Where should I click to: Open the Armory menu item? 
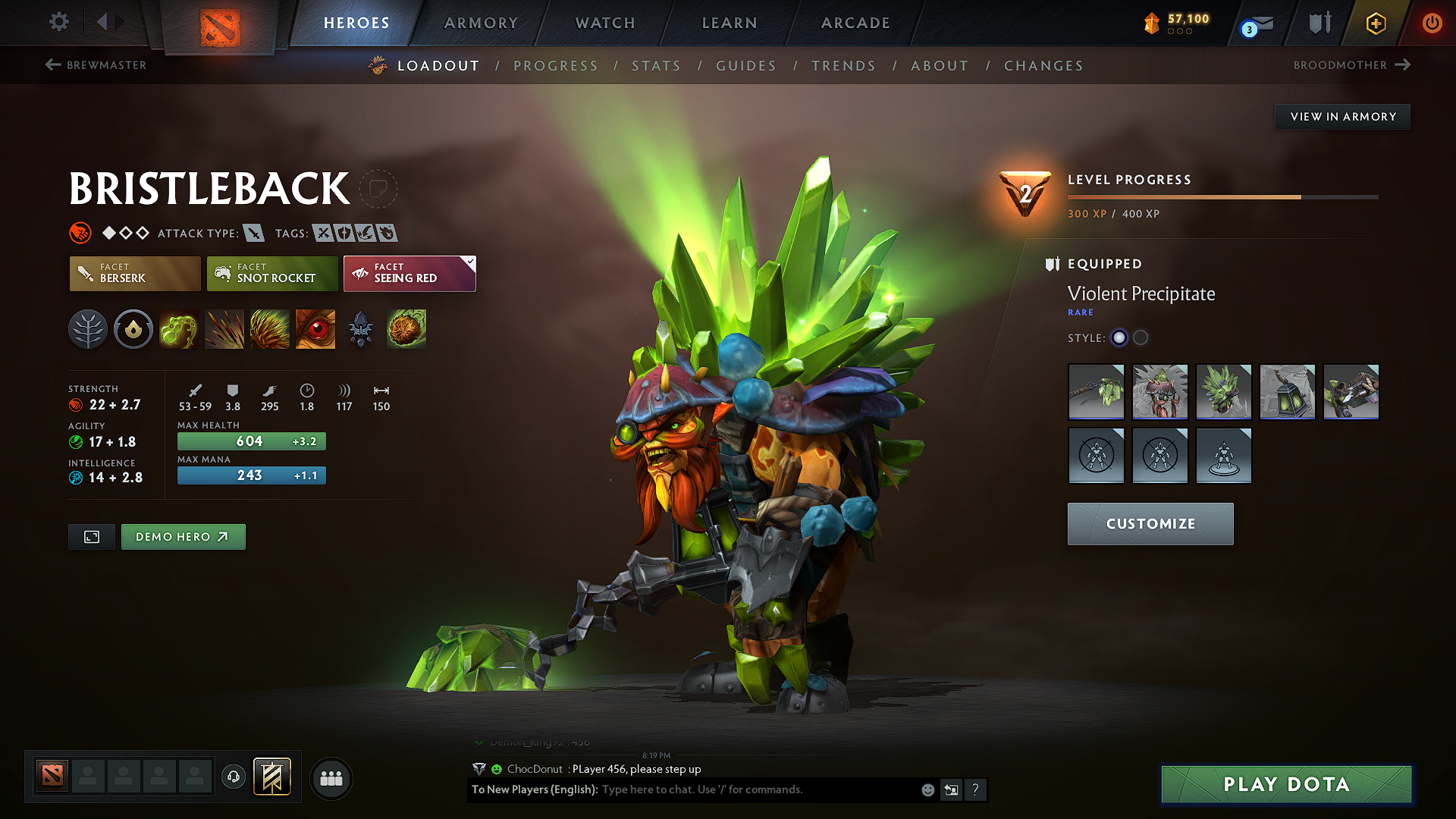tap(481, 23)
